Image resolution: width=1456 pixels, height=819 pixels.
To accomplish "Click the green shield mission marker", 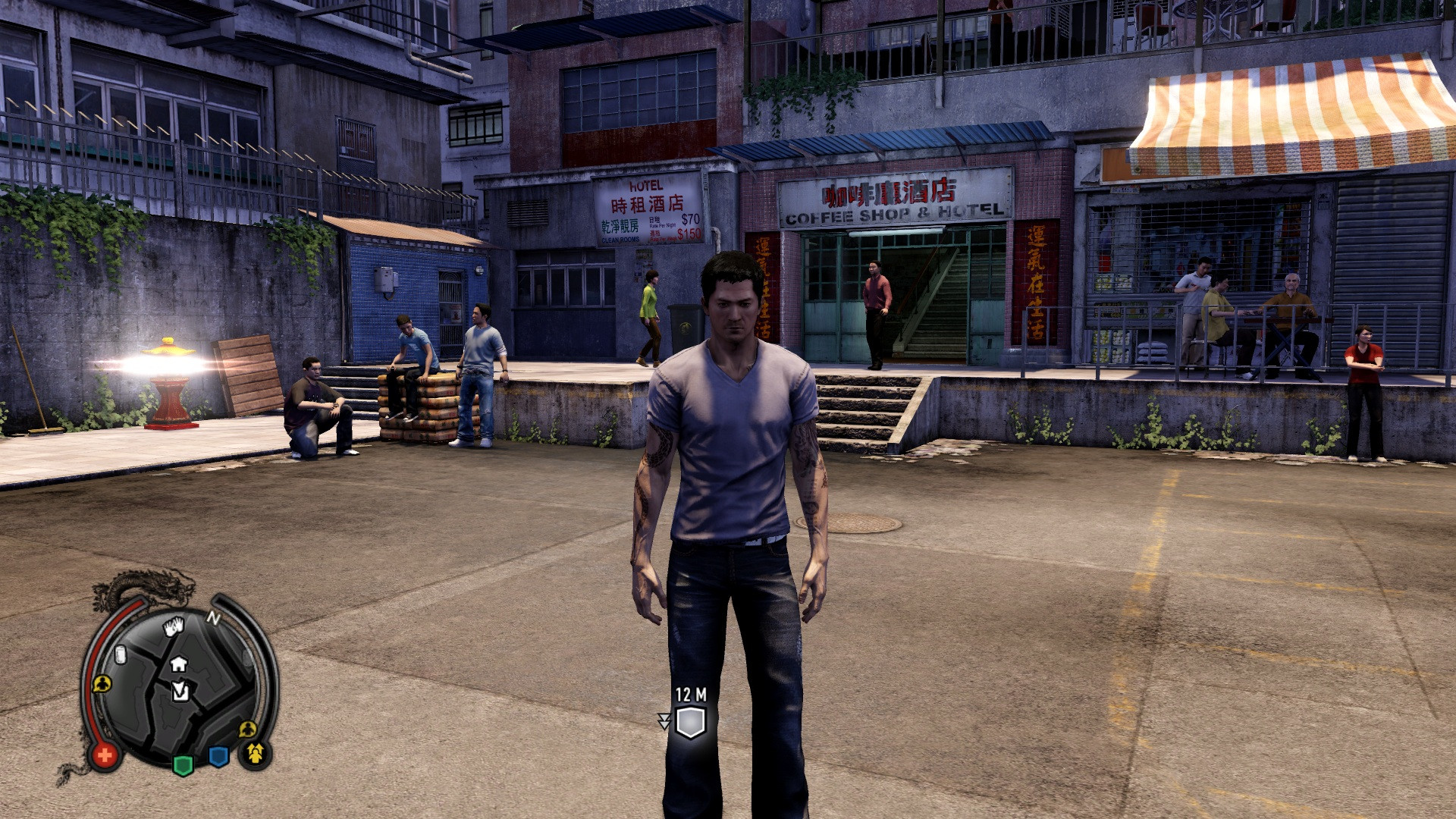I will (x=183, y=764).
